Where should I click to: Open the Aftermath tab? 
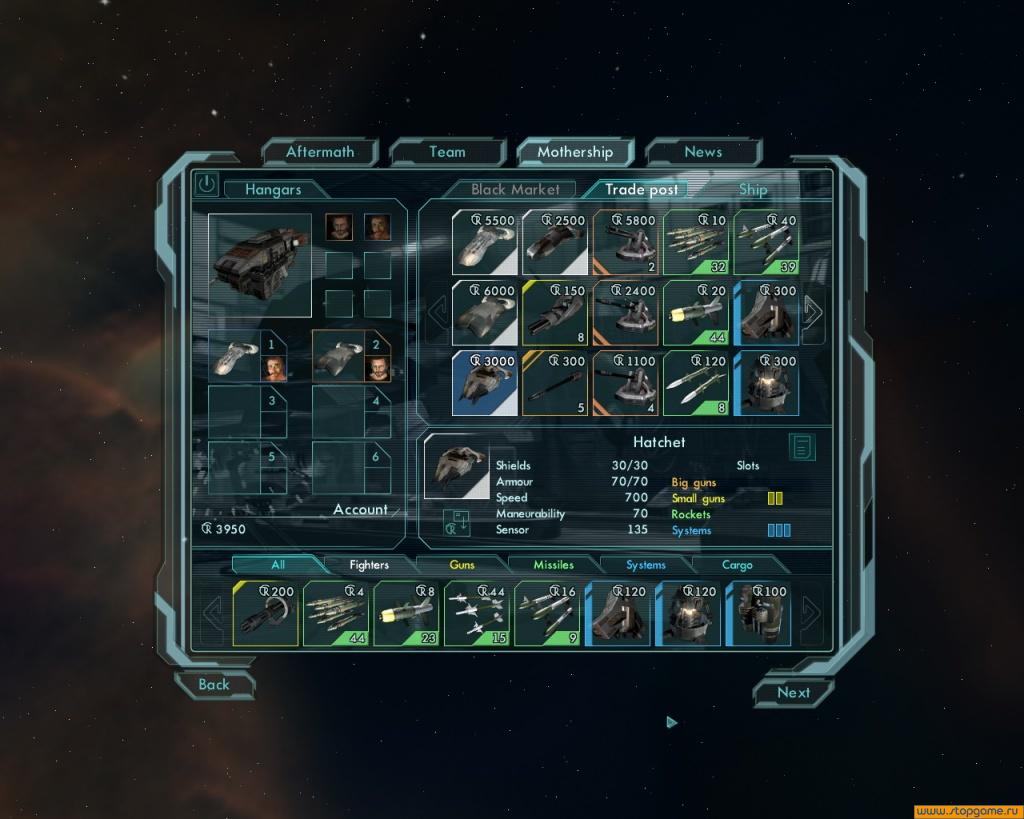pos(320,152)
